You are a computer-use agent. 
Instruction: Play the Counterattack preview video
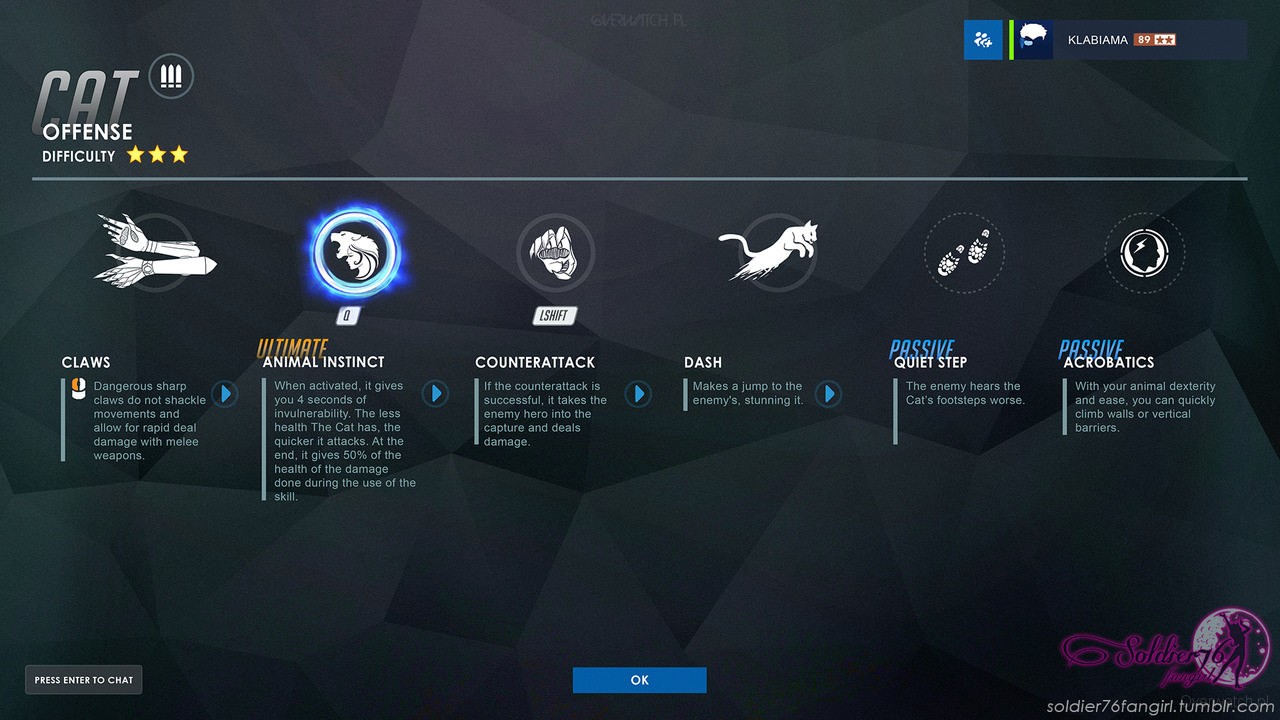638,393
